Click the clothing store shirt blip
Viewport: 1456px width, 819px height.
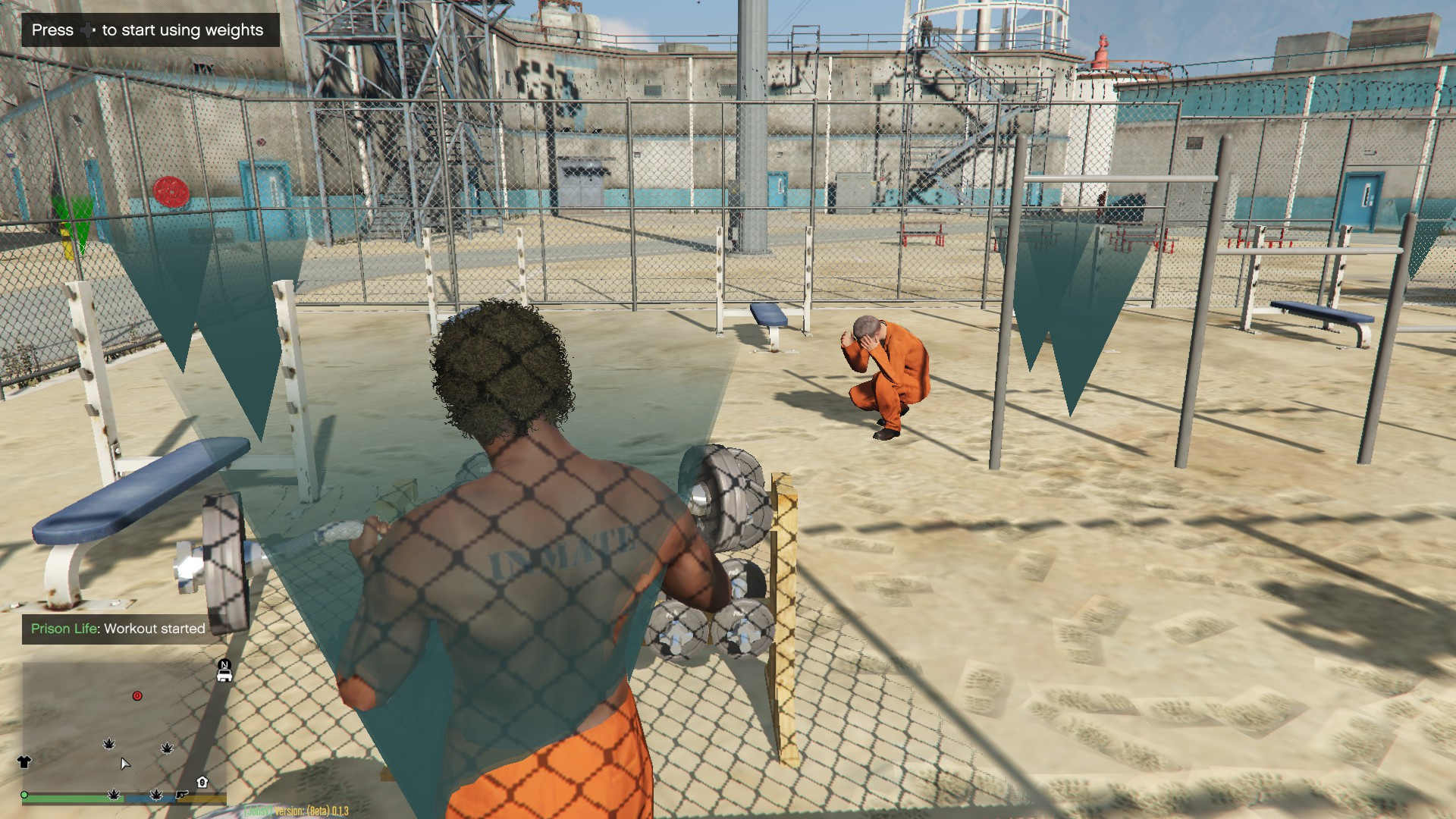point(24,762)
